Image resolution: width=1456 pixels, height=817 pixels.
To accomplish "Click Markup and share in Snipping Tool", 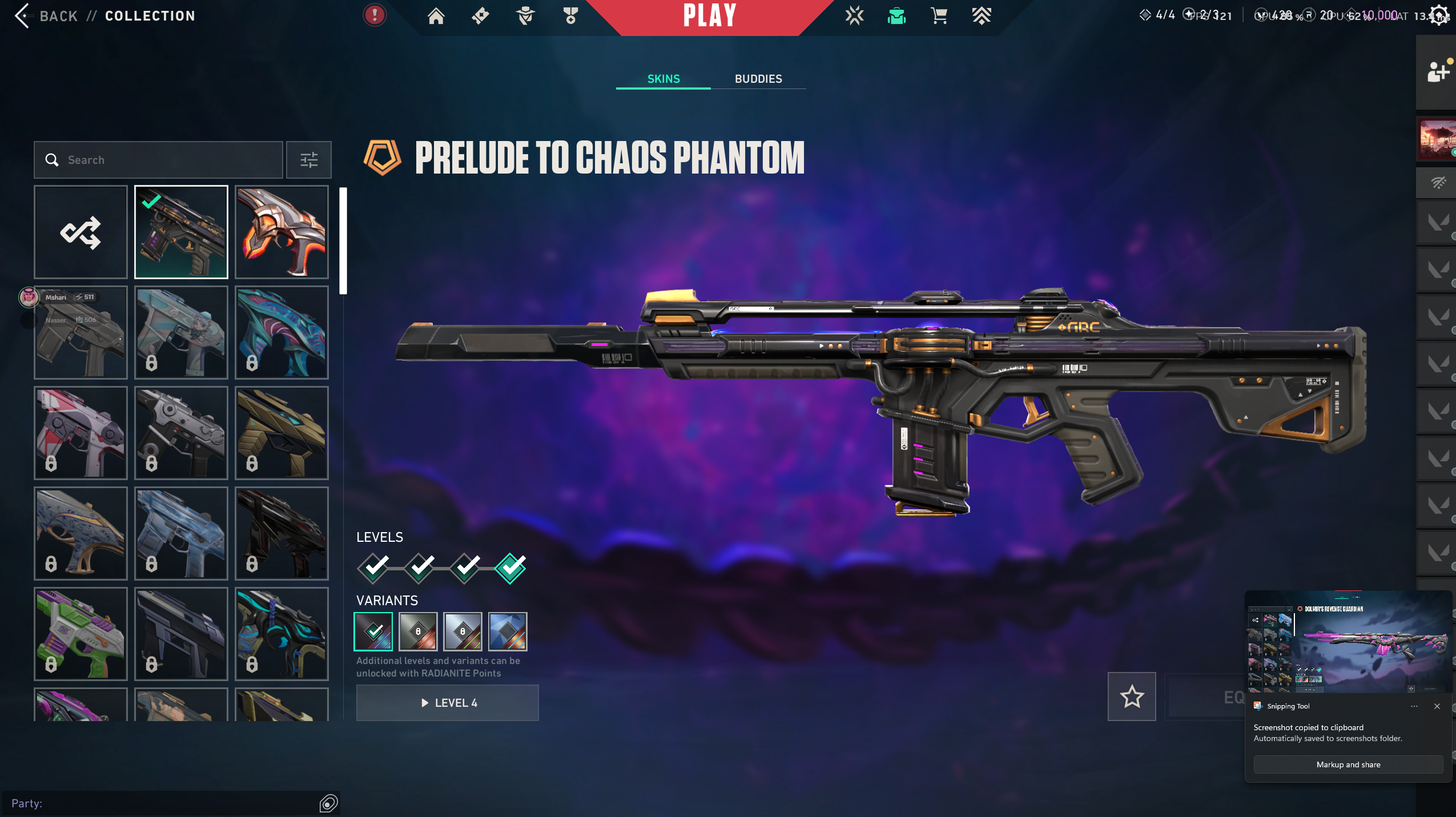I will pyautogui.click(x=1348, y=764).
